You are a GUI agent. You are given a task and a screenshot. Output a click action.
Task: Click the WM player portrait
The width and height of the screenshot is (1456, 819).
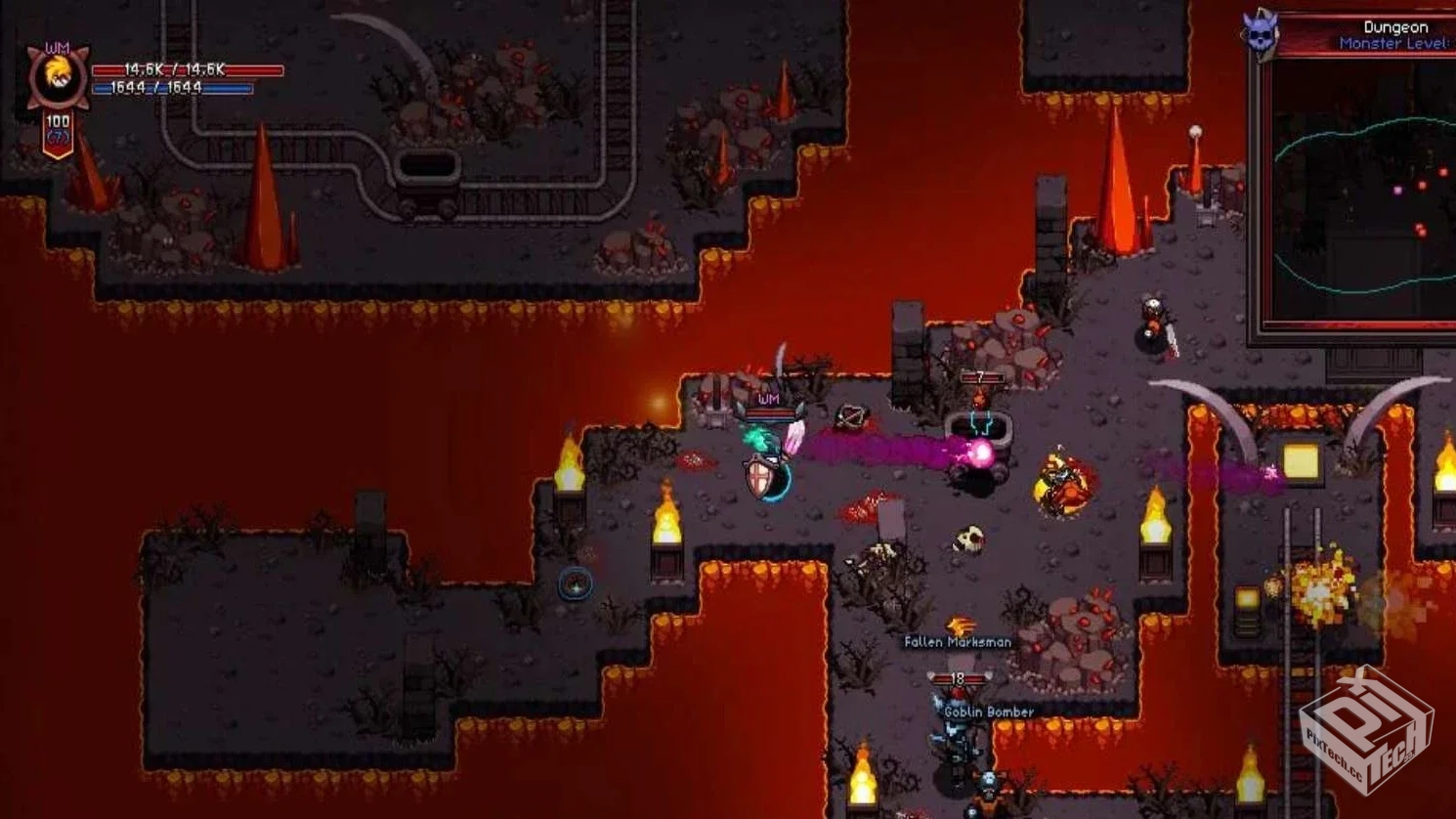coord(58,77)
